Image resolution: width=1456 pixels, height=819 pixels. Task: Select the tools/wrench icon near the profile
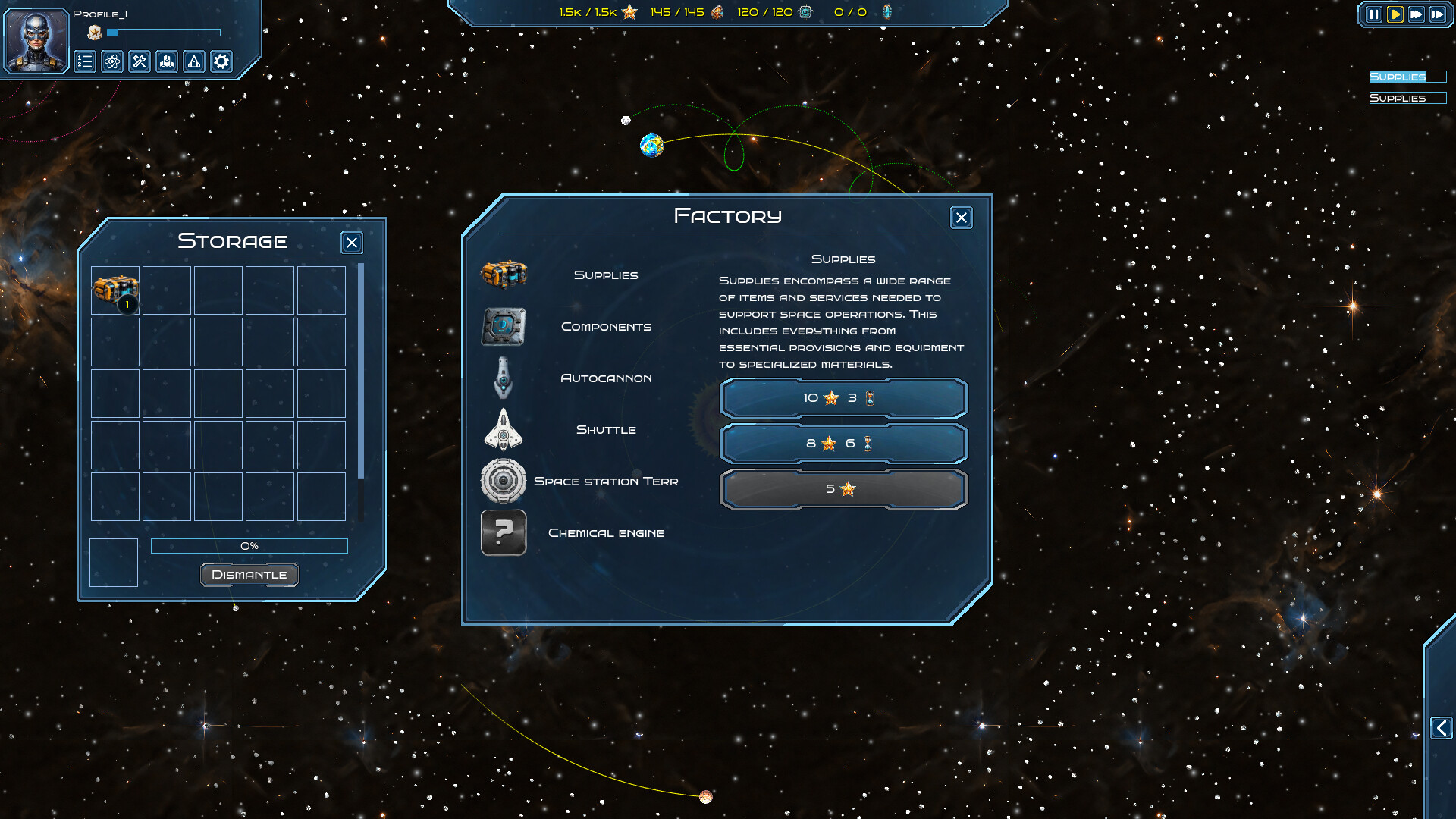pos(140,62)
